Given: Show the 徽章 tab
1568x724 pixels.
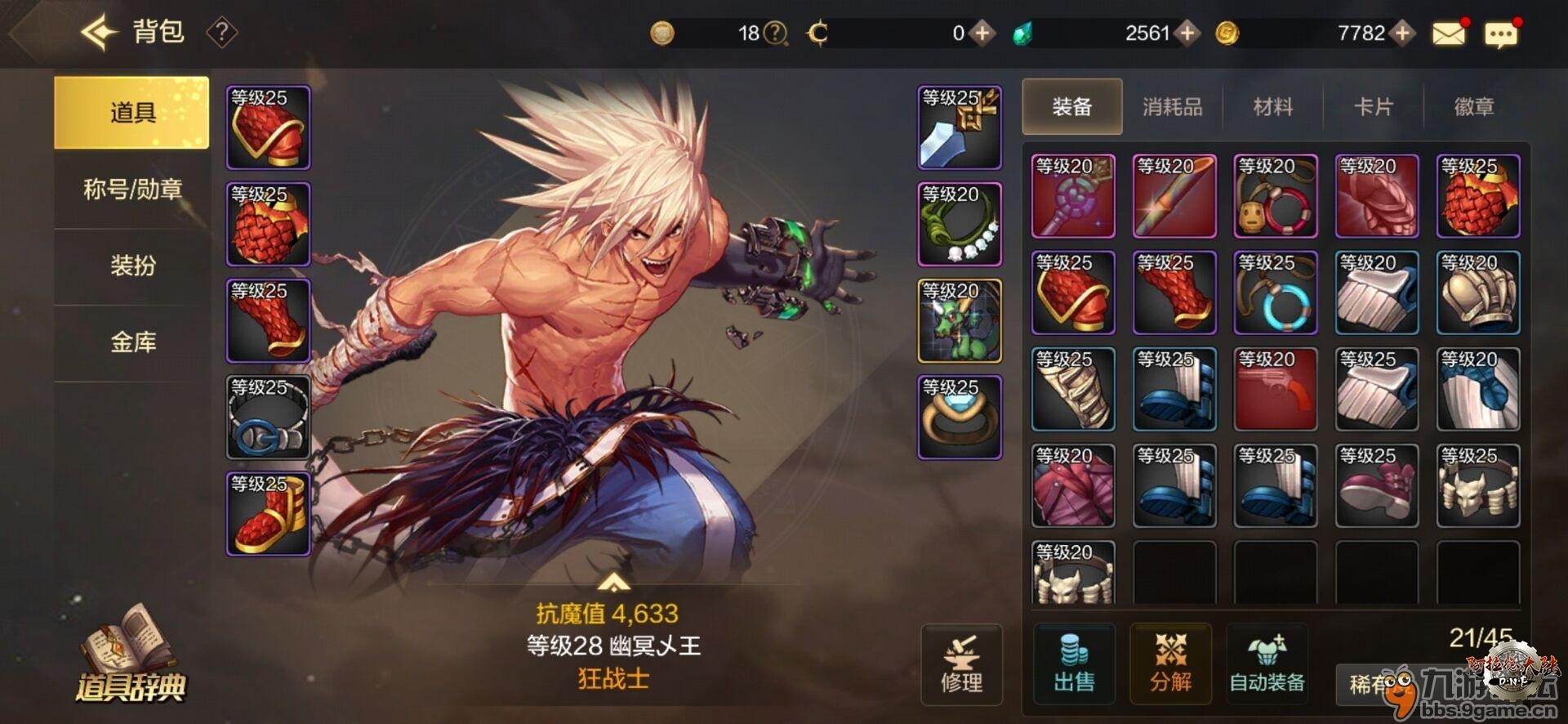Looking at the screenshot, I should click(1473, 107).
